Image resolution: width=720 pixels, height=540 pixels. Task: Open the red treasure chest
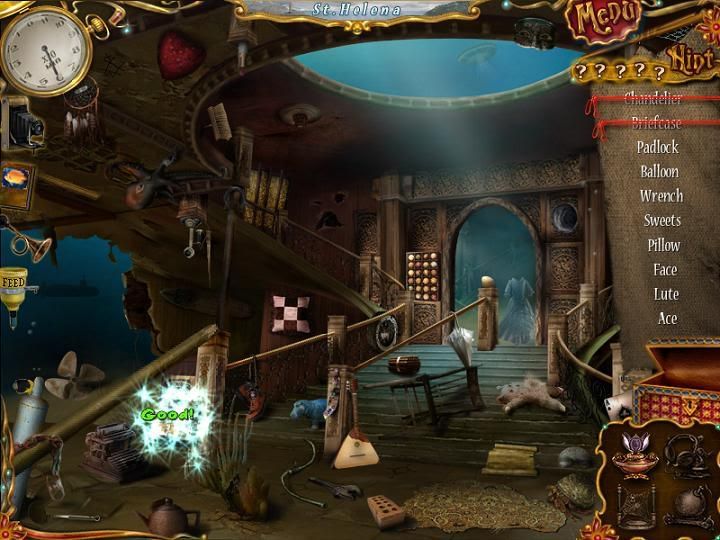click(680, 383)
